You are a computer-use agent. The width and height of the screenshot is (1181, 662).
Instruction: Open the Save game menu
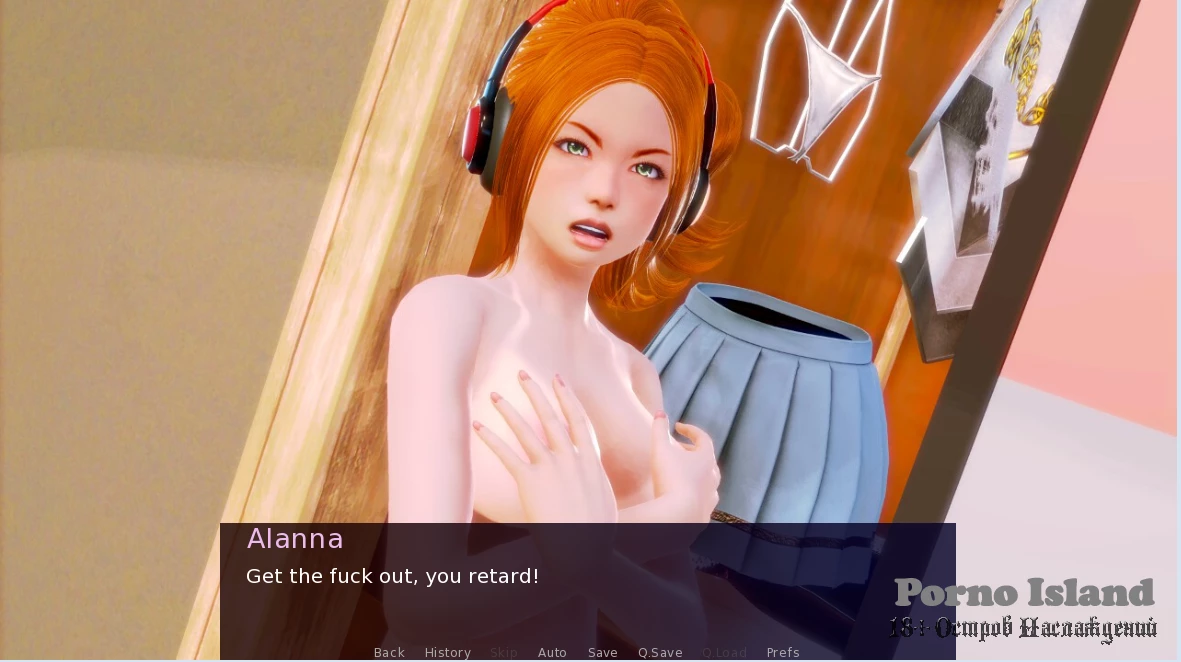(x=602, y=652)
